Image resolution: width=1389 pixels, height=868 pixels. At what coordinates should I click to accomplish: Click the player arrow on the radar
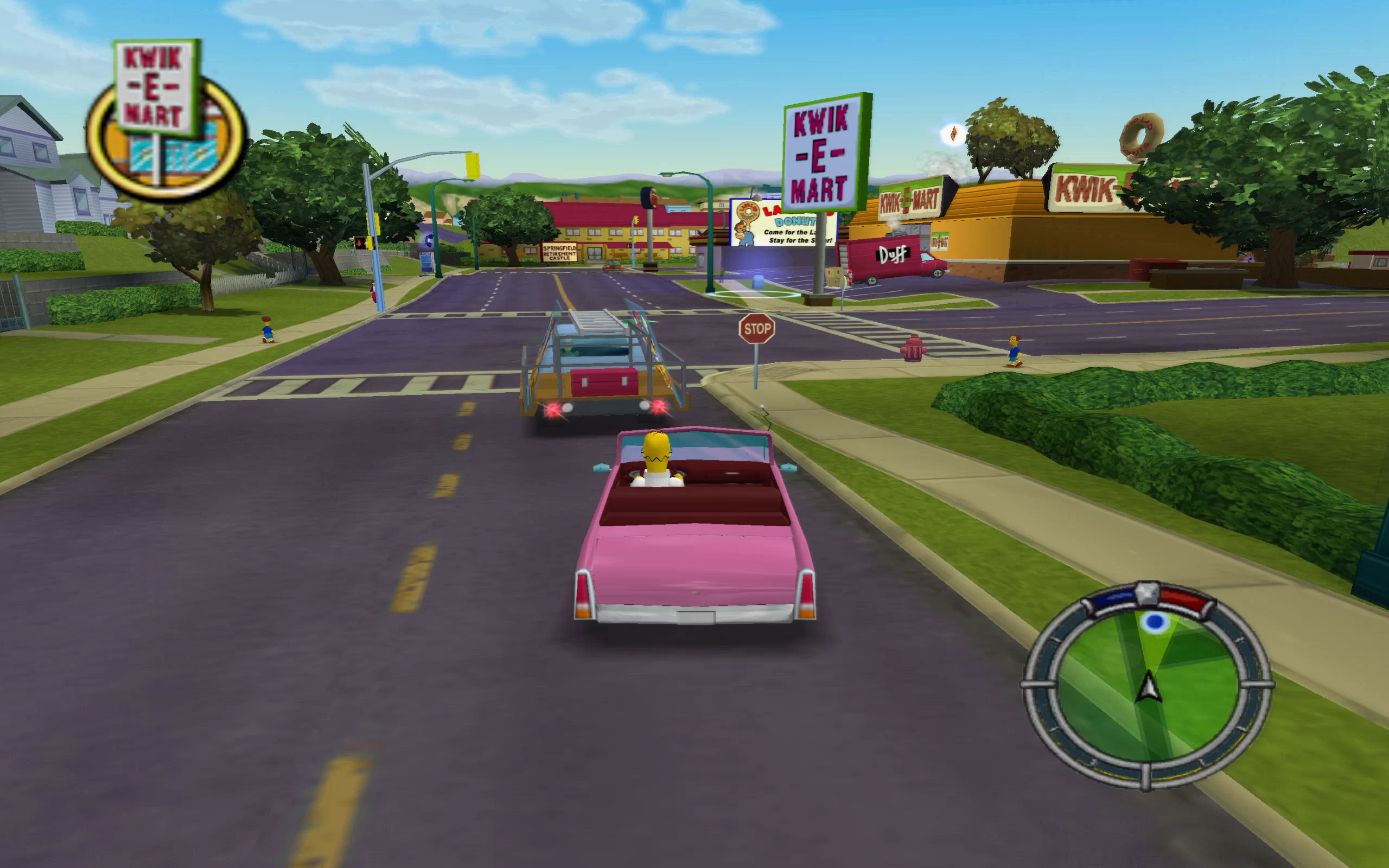[x=1149, y=687]
